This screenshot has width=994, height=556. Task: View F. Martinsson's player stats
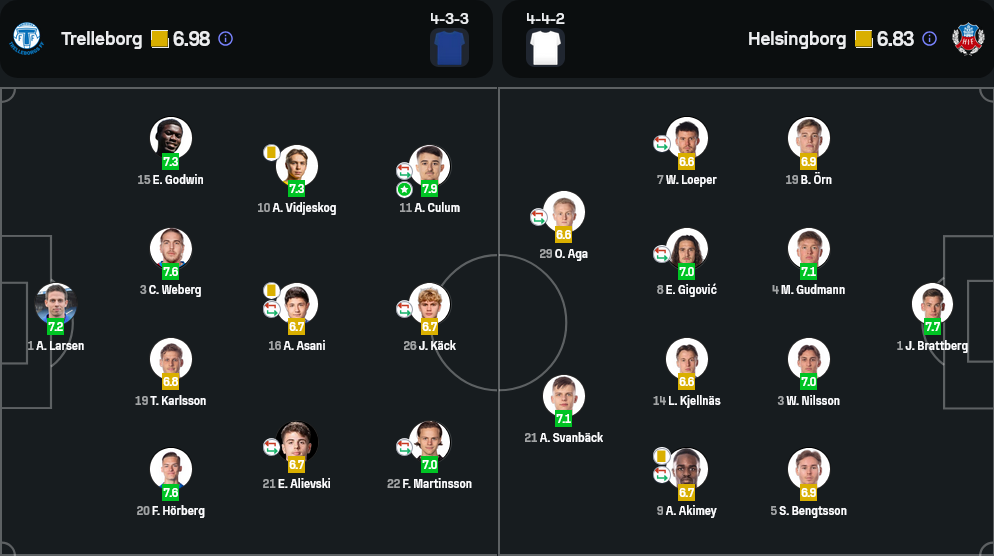click(x=429, y=442)
